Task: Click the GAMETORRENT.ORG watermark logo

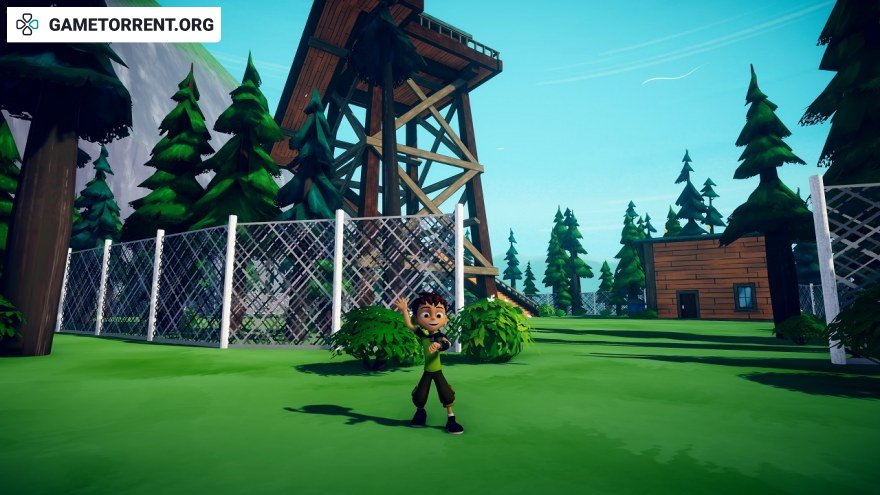Action: coord(113,25)
